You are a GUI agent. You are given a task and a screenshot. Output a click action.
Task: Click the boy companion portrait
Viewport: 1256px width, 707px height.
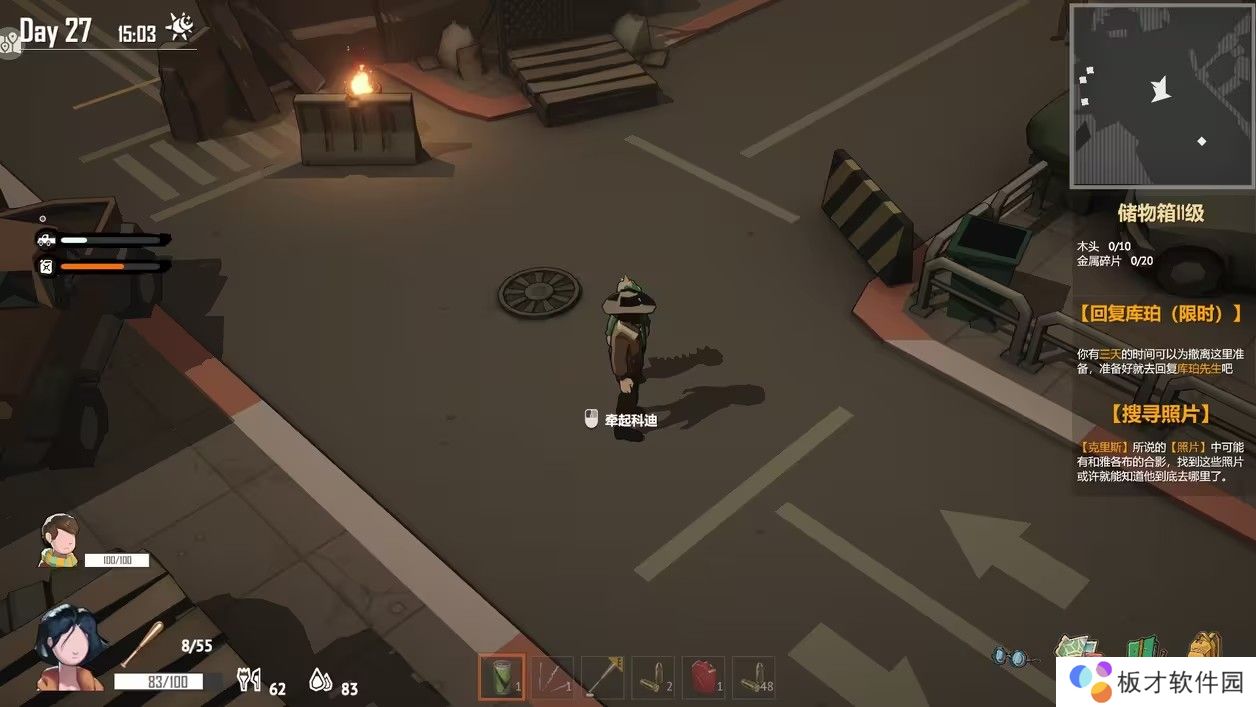click(60, 541)
